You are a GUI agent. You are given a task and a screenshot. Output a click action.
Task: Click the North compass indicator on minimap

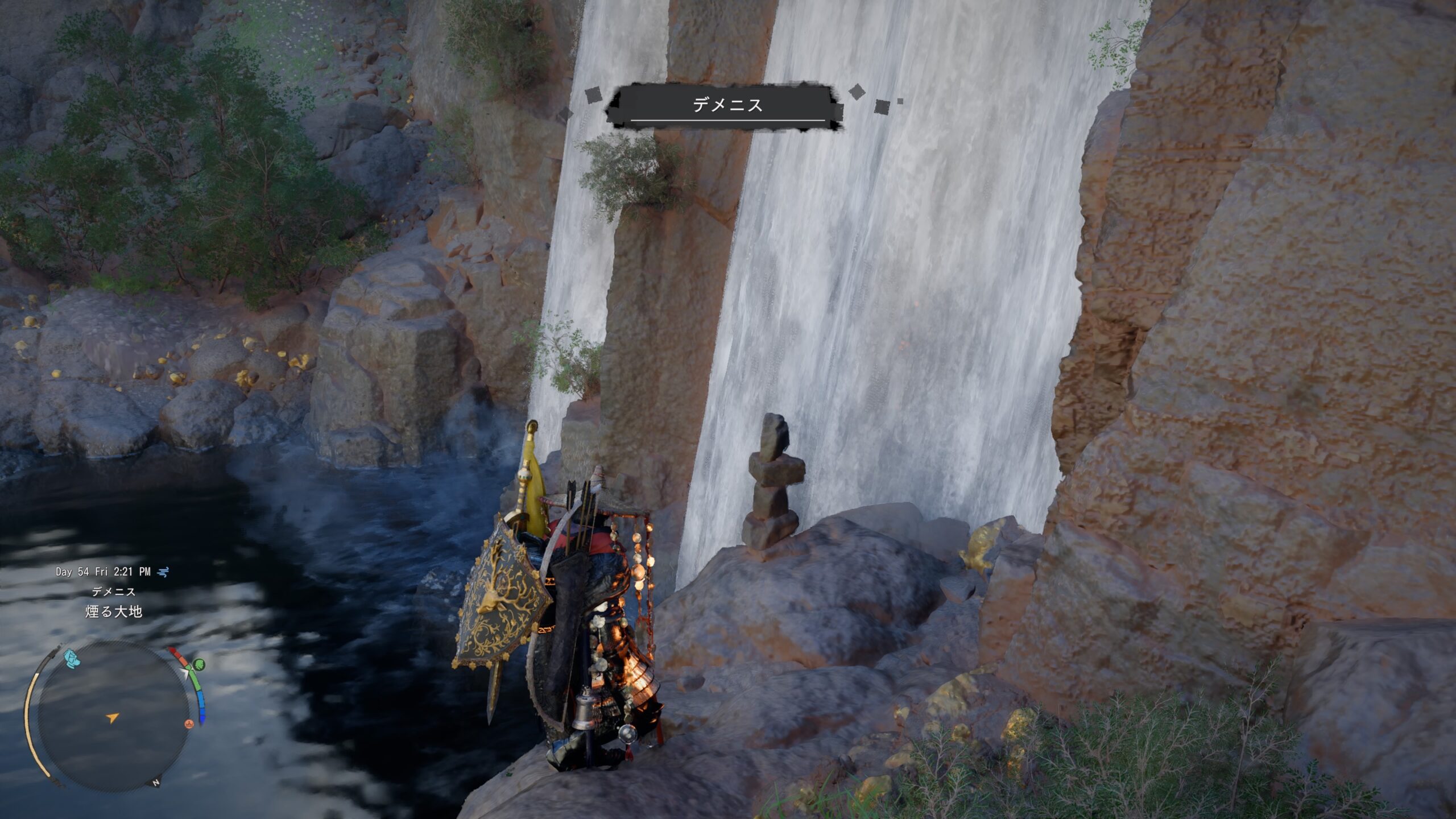click(155, 783)
